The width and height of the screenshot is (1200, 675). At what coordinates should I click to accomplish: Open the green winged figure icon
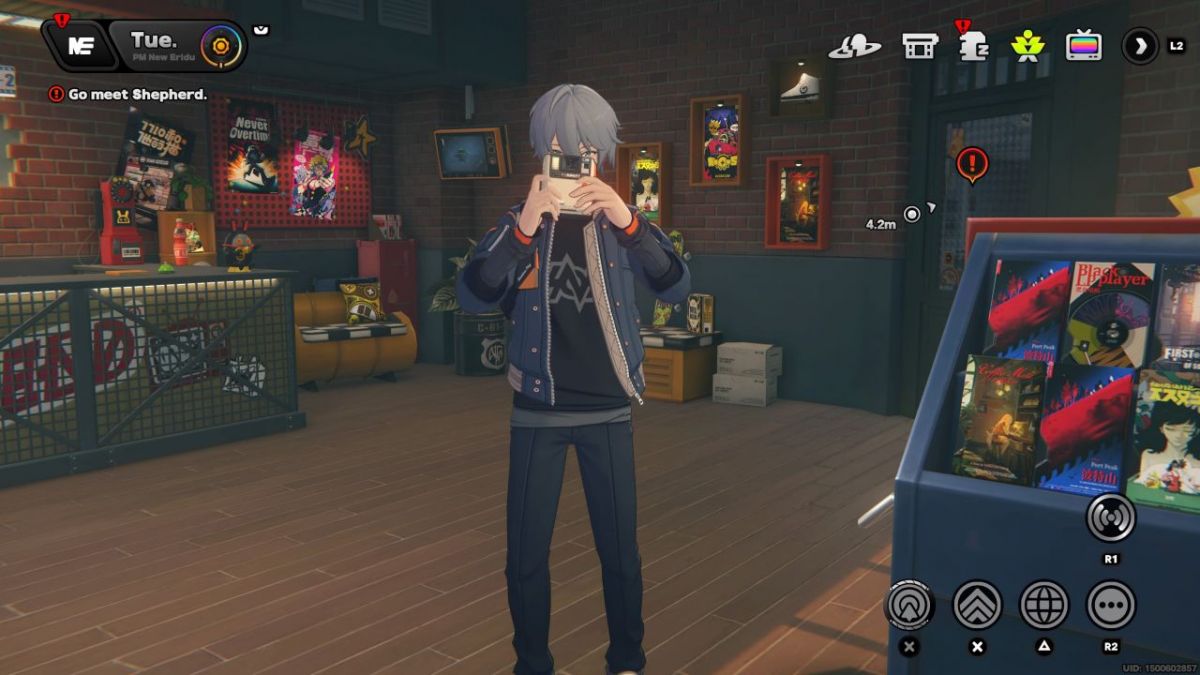pos(1027,45)
